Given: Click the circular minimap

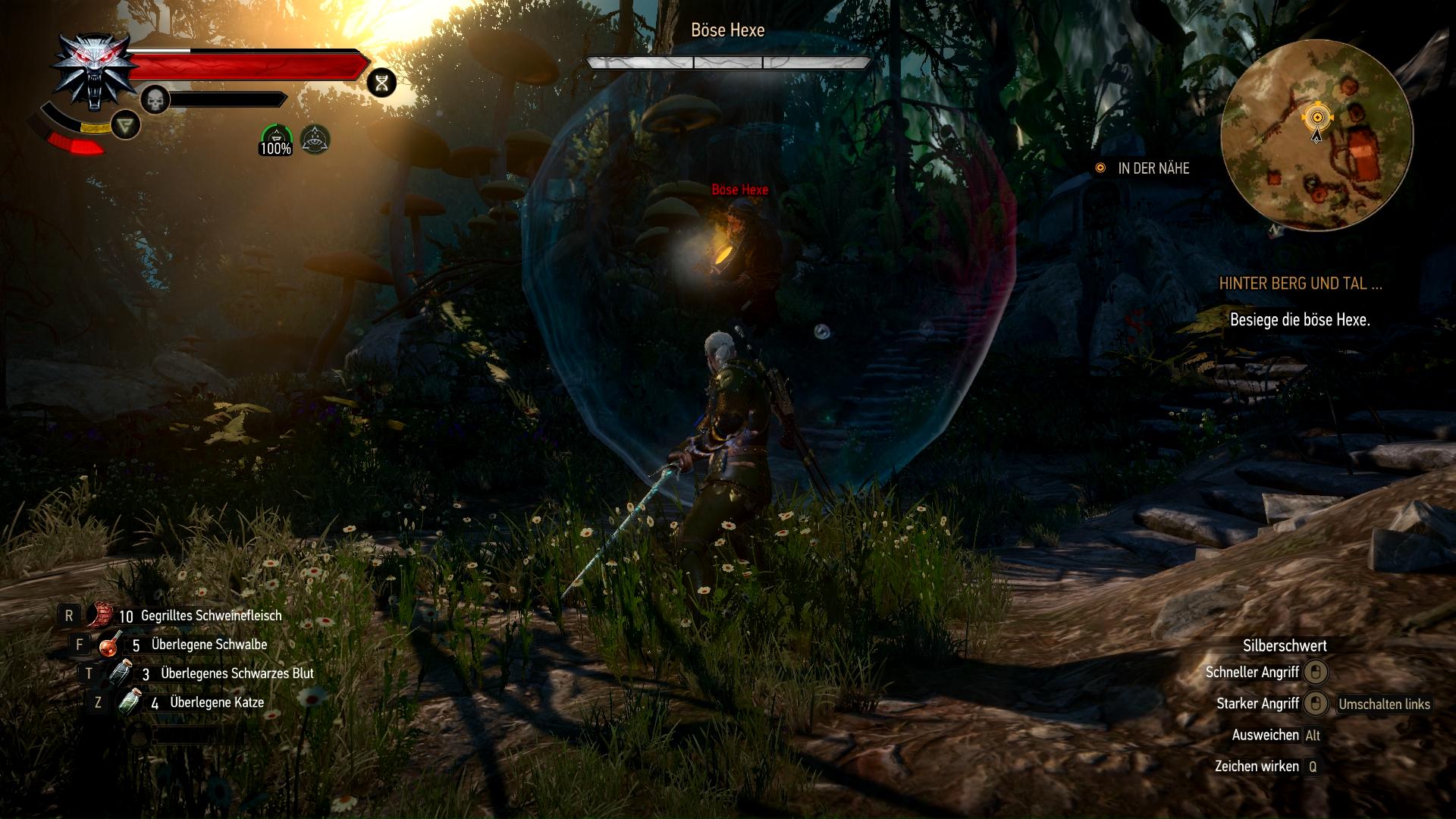Looking at the screenshot, I should point(1317,136).
